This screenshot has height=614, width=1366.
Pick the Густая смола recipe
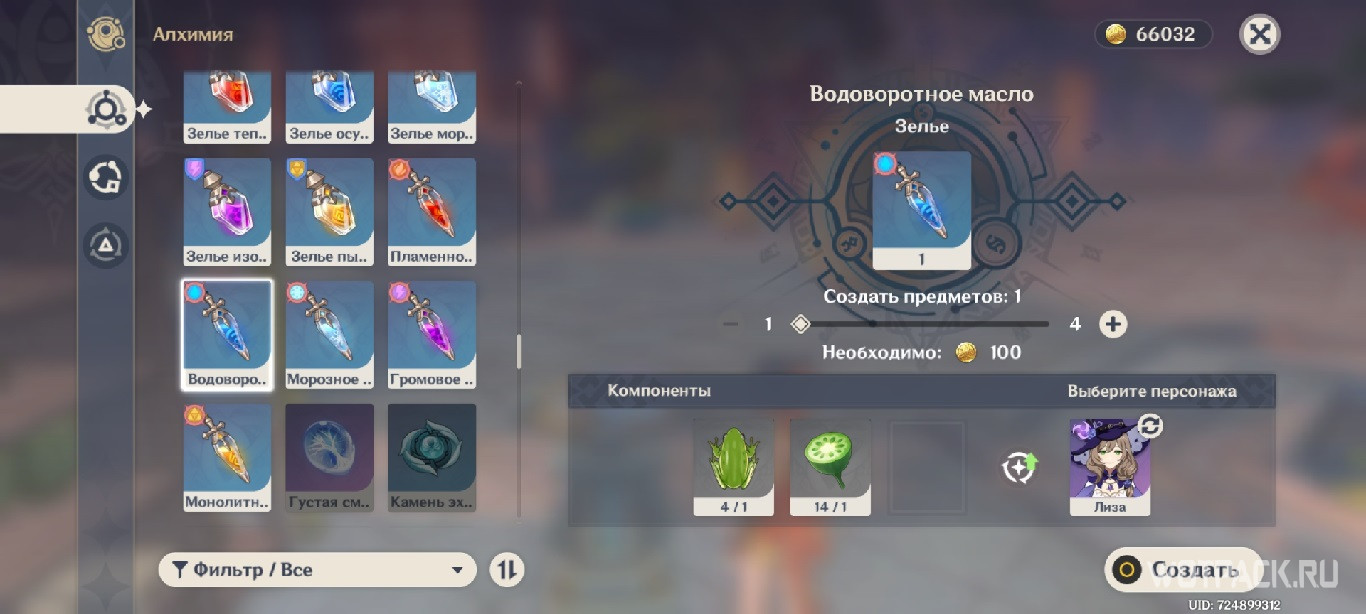pyautogui.click(x=330, y=457)
